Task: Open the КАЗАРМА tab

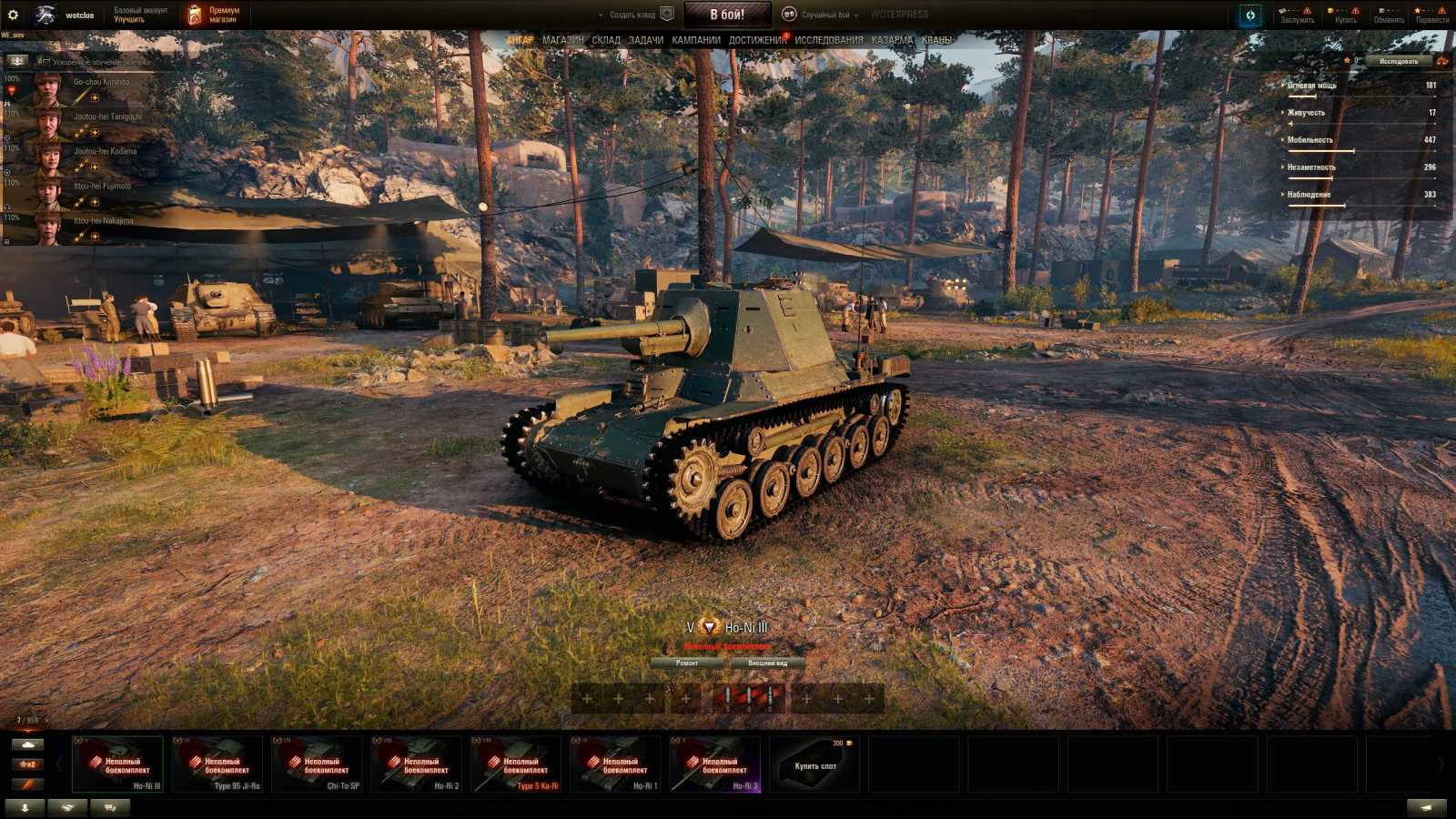Action: point(892,40)
